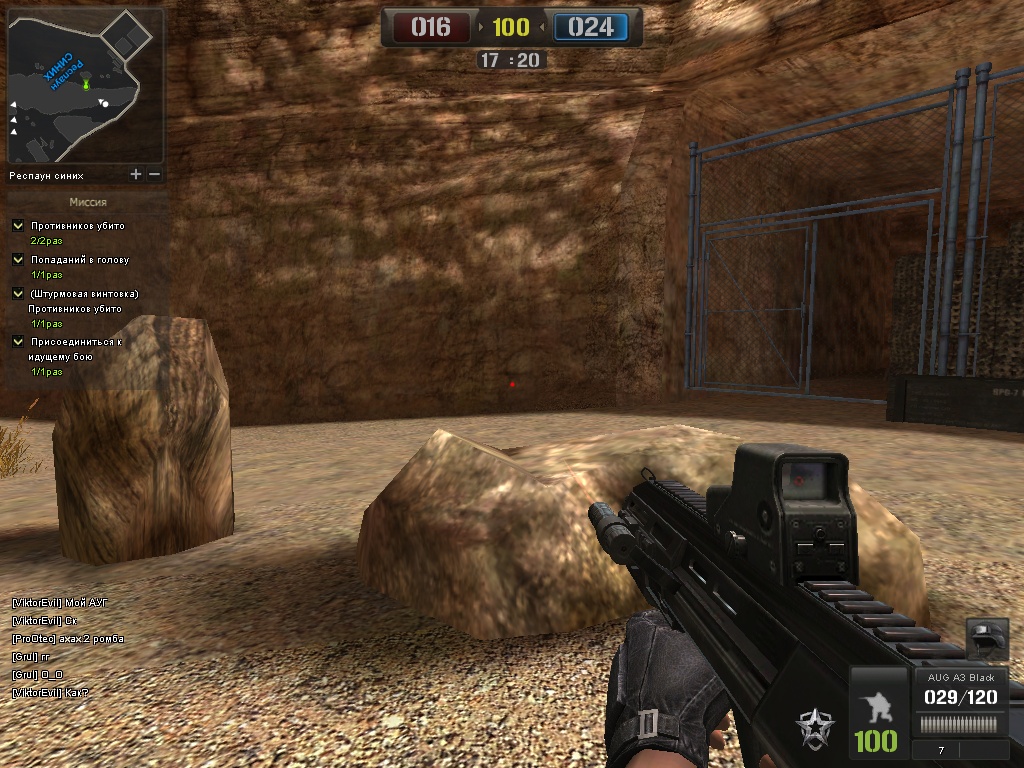Click the minimap in the corner
This screenshot has height=768, width=1024.
pyautogui.click(x=85, y=86)
